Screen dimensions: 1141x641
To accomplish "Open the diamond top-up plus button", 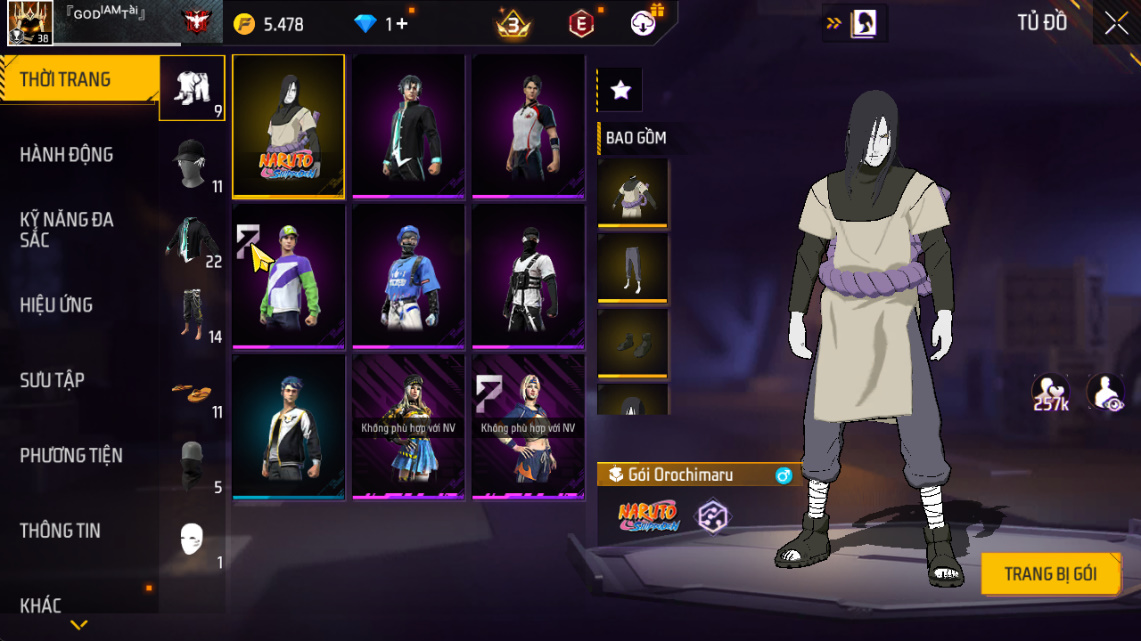I will click(x=402, y=23).
